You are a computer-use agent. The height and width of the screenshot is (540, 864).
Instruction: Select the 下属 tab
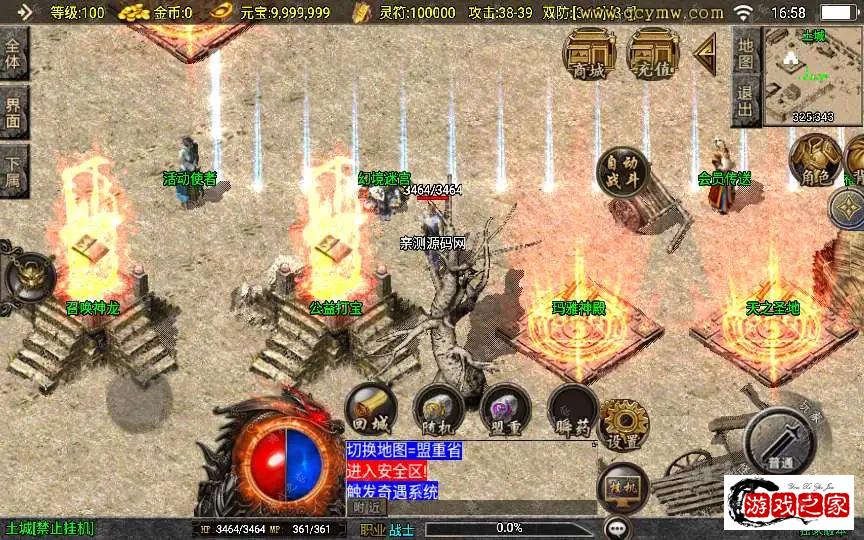click(x=13, y=171)
